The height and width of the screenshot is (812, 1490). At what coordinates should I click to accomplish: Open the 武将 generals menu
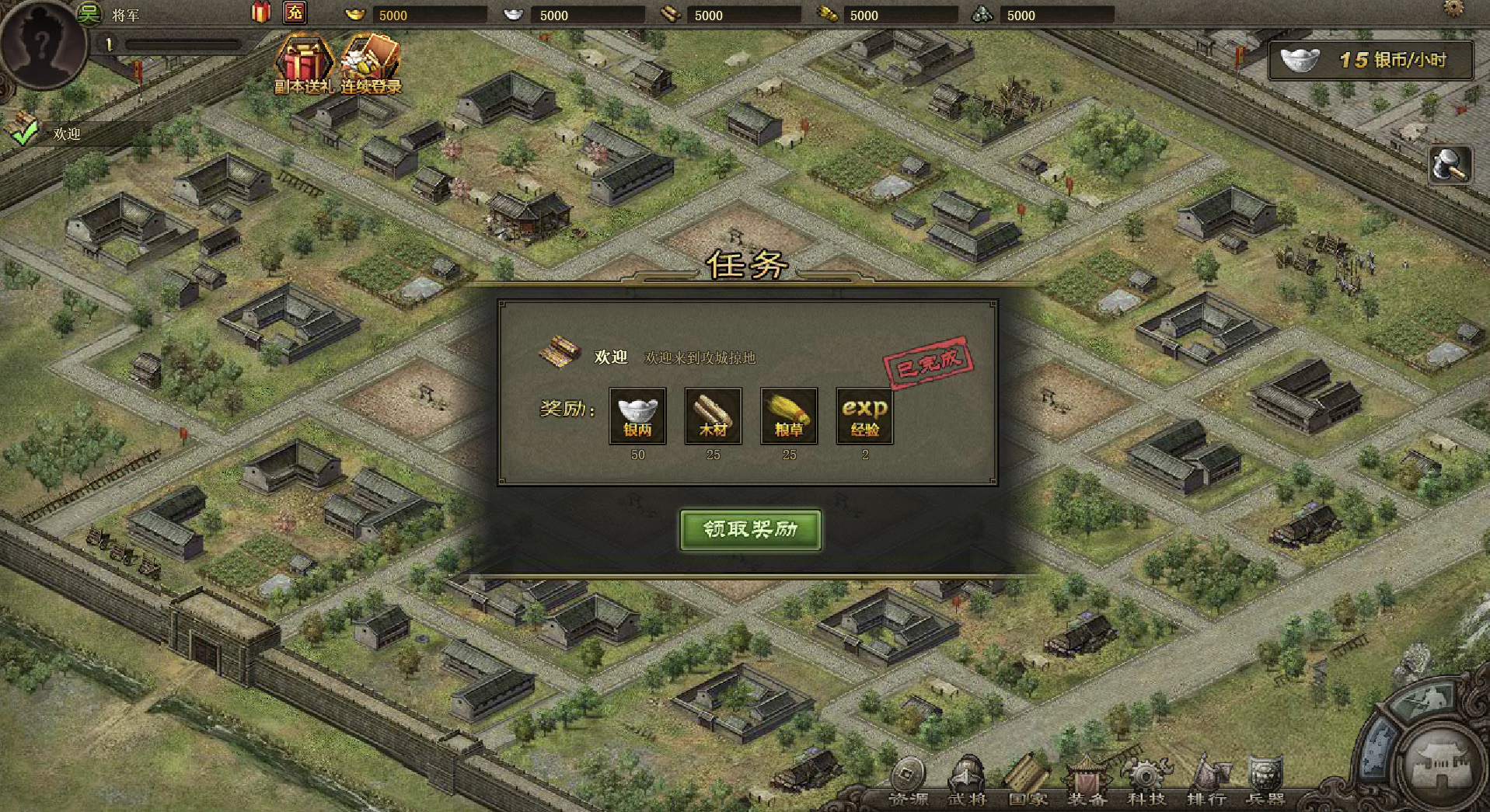pyautogui.click(x=968, y=782)
